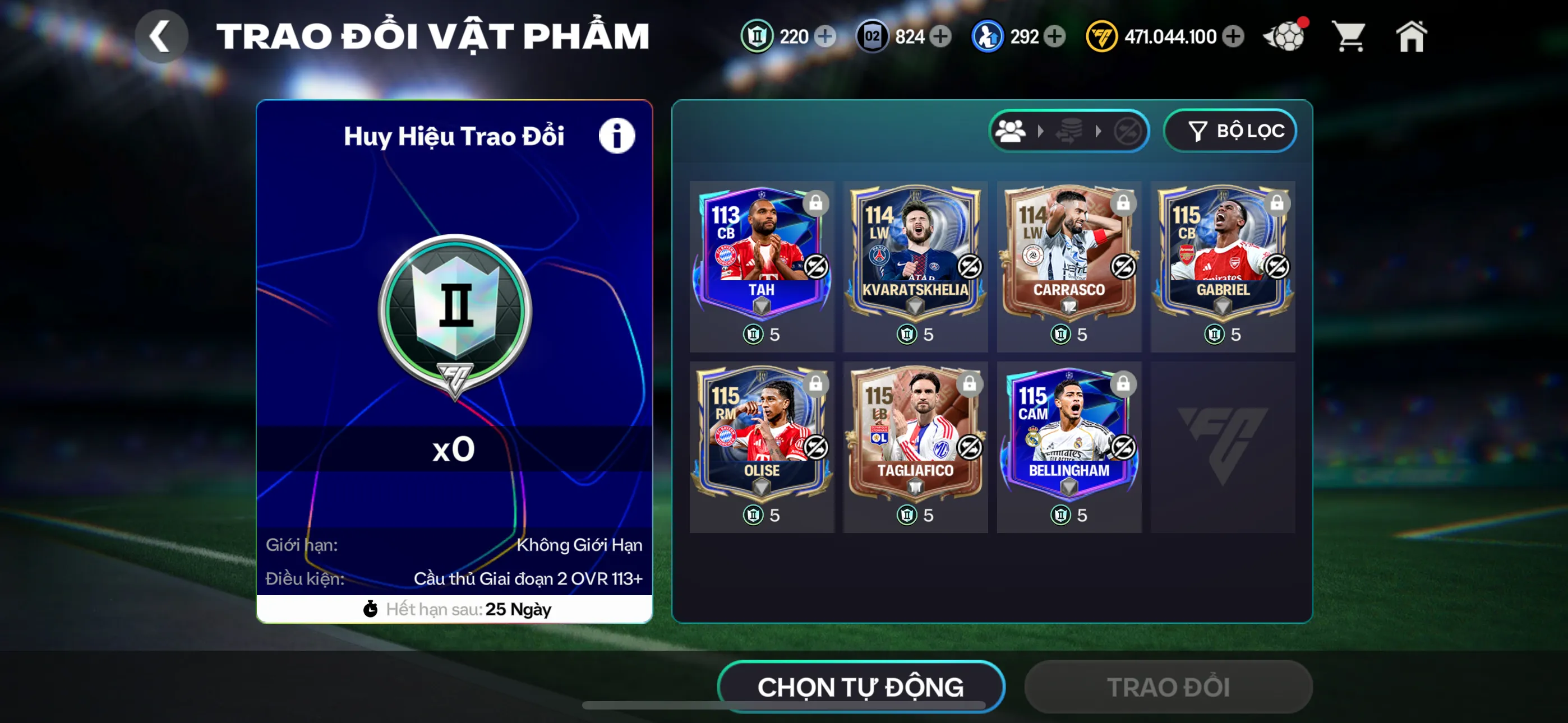Open the BỘ LỌC filter panel
This screenshot has width=1568, height=723.
coord(1230,130)
